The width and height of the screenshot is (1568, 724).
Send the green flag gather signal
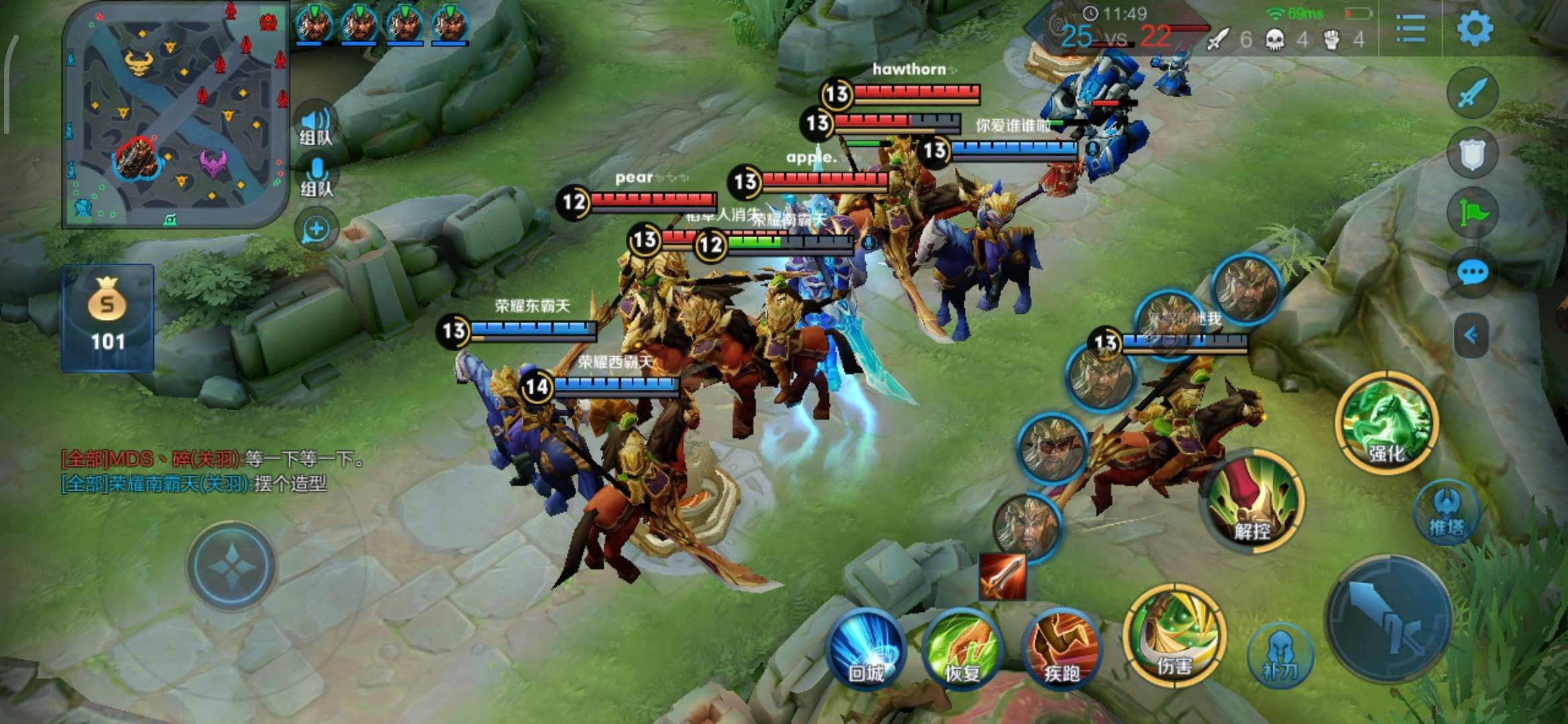[x=1472, y=213]
